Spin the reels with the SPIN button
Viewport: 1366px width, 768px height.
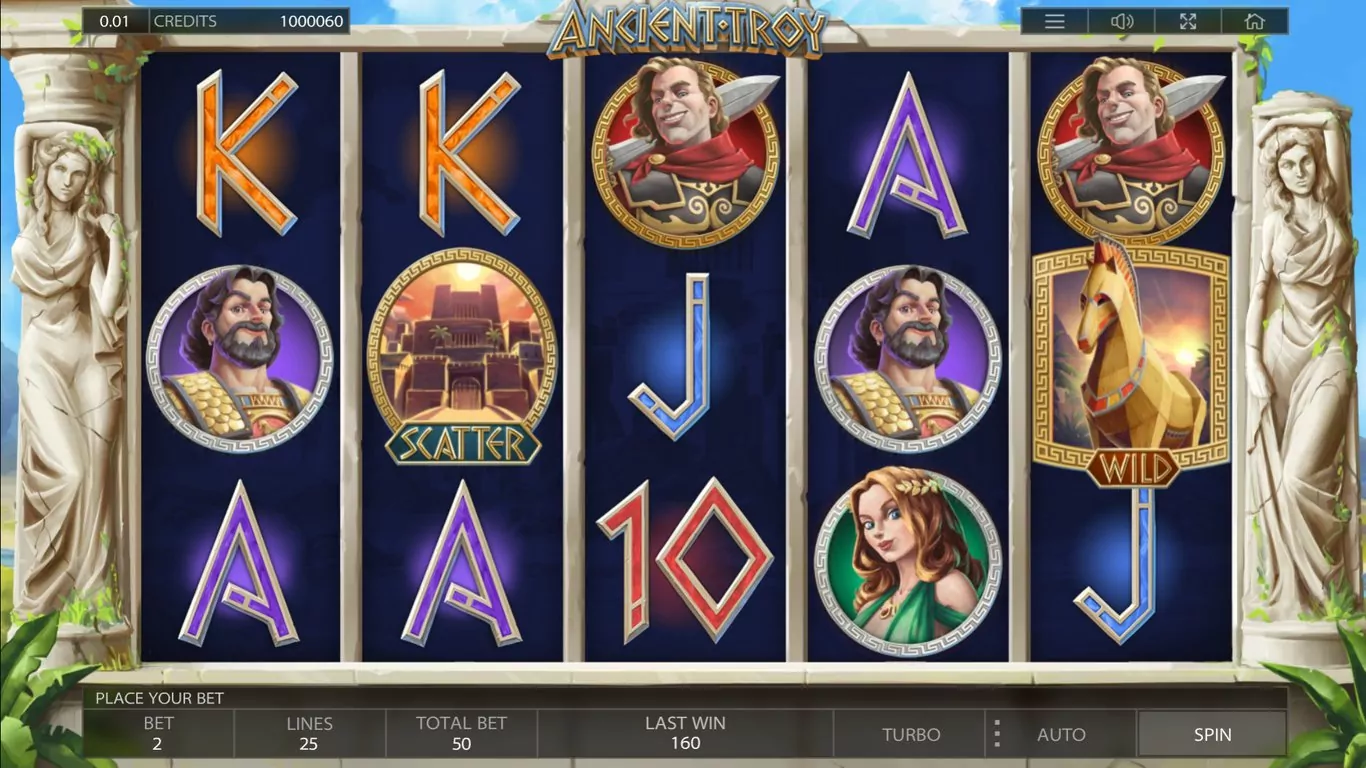(1212, 734)
